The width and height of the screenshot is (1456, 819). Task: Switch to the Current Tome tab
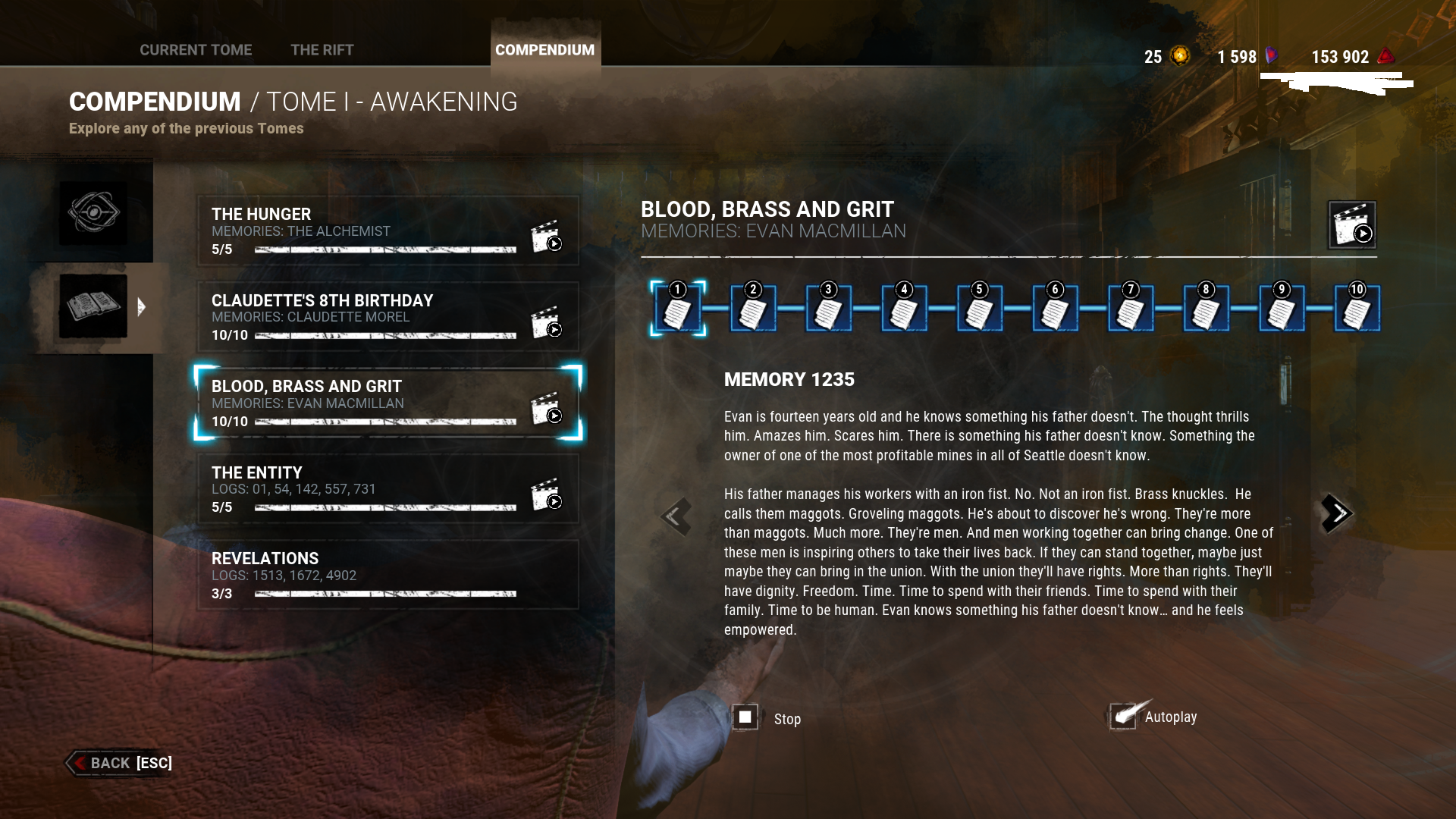click(196, 50)
